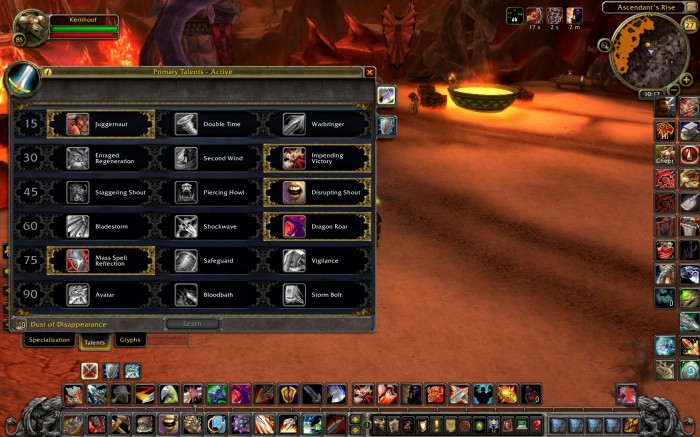This screenshot has height=437, width=700.
Task: Select the Avatar talent
Action: [x=100, y=295]
